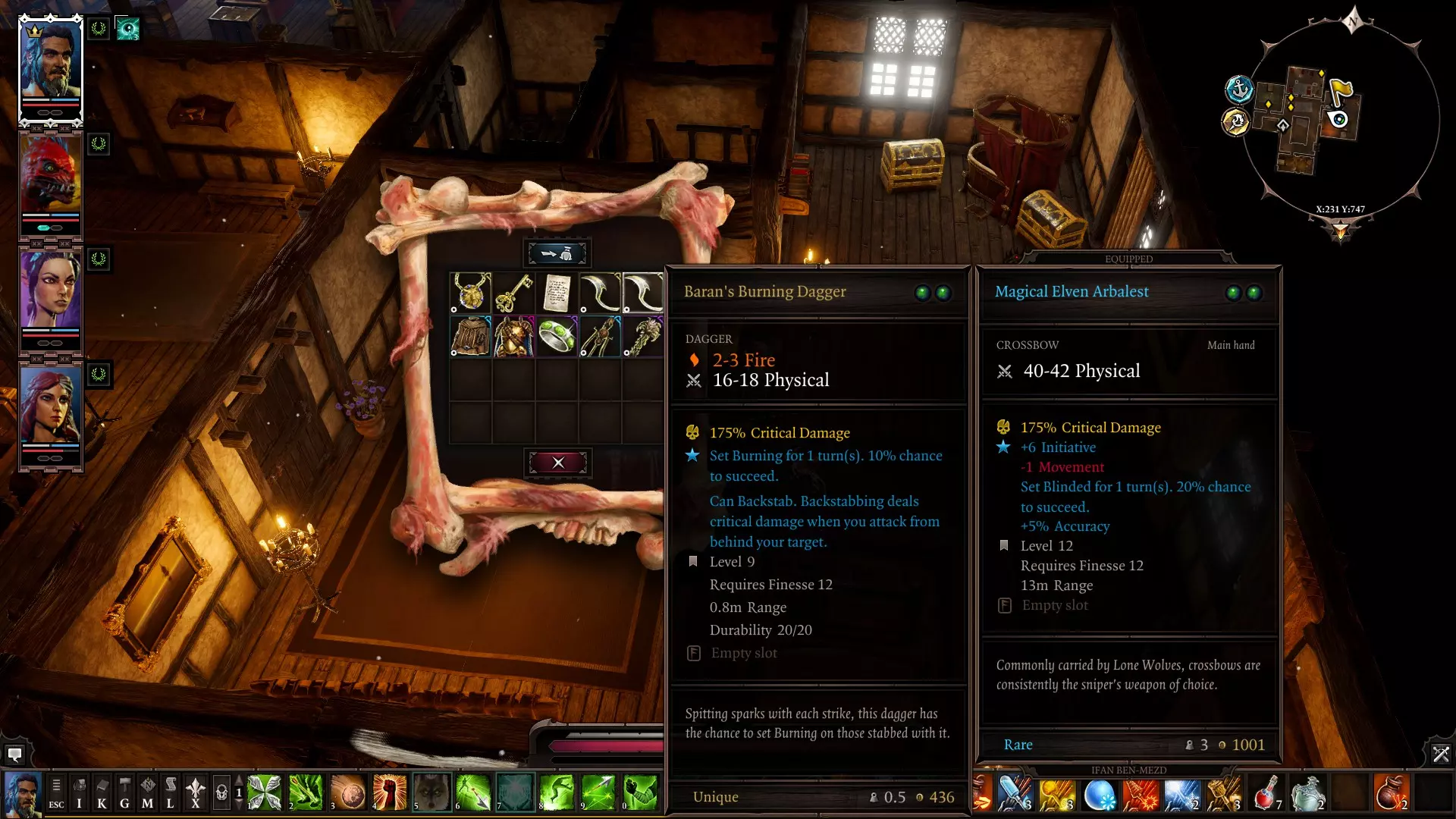Screen dimensions: 1456x819
Task: Open the ESC game menu button
Action: [56, 793]
